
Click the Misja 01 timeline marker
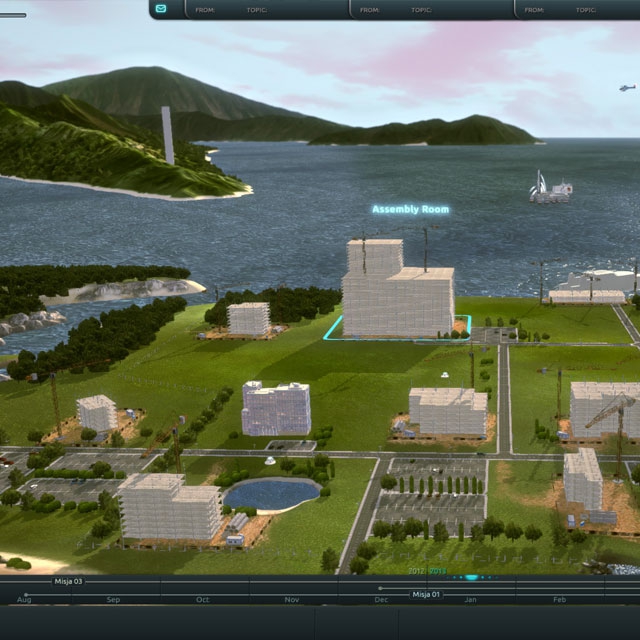coord(426,594)
